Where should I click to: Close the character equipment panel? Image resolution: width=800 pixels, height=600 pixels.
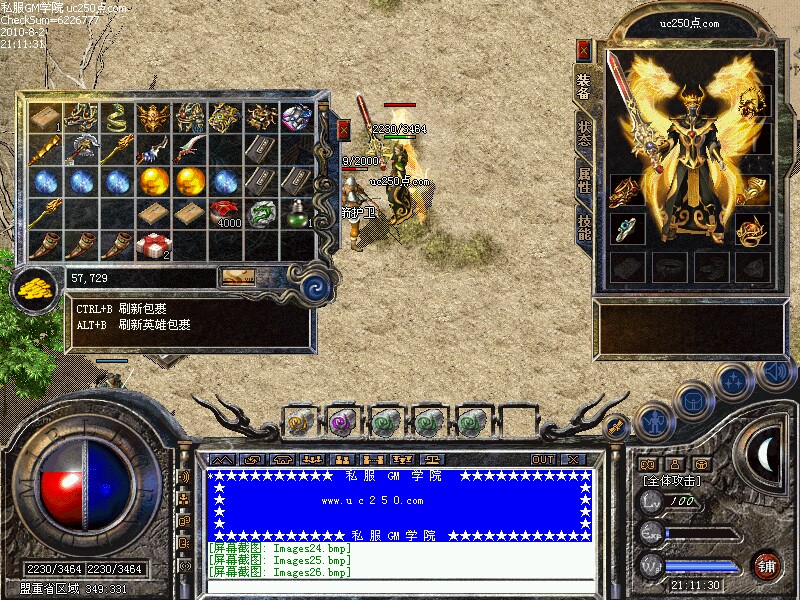(584, 50)
